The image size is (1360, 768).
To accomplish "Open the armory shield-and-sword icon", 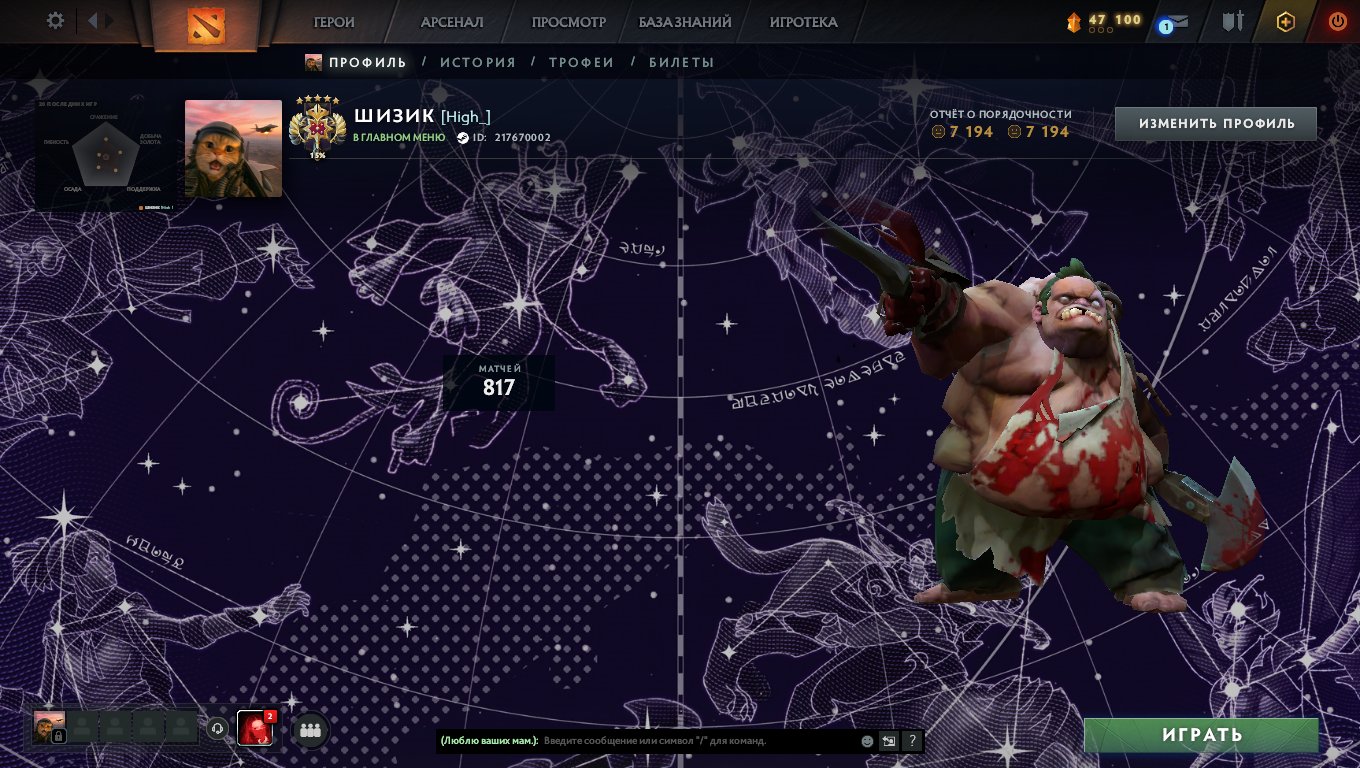I will pos(1233,21).
